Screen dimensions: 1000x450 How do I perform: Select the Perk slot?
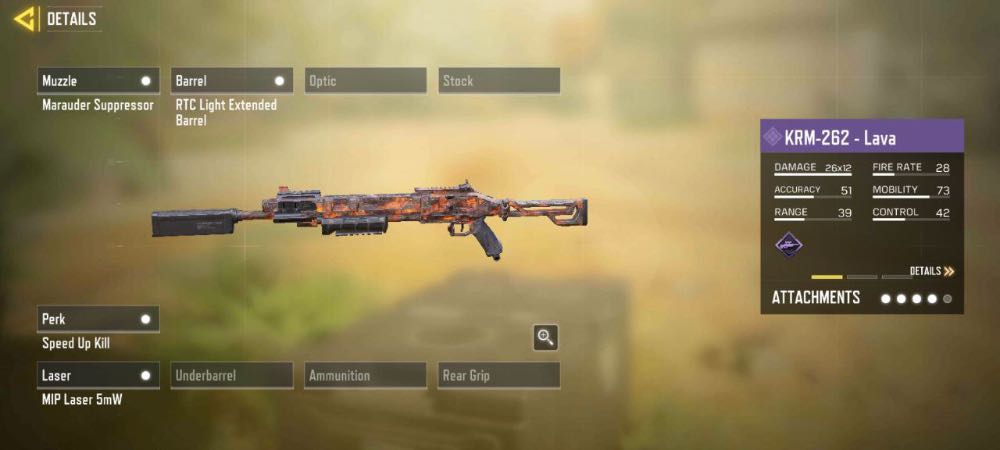tap(98, 319)
